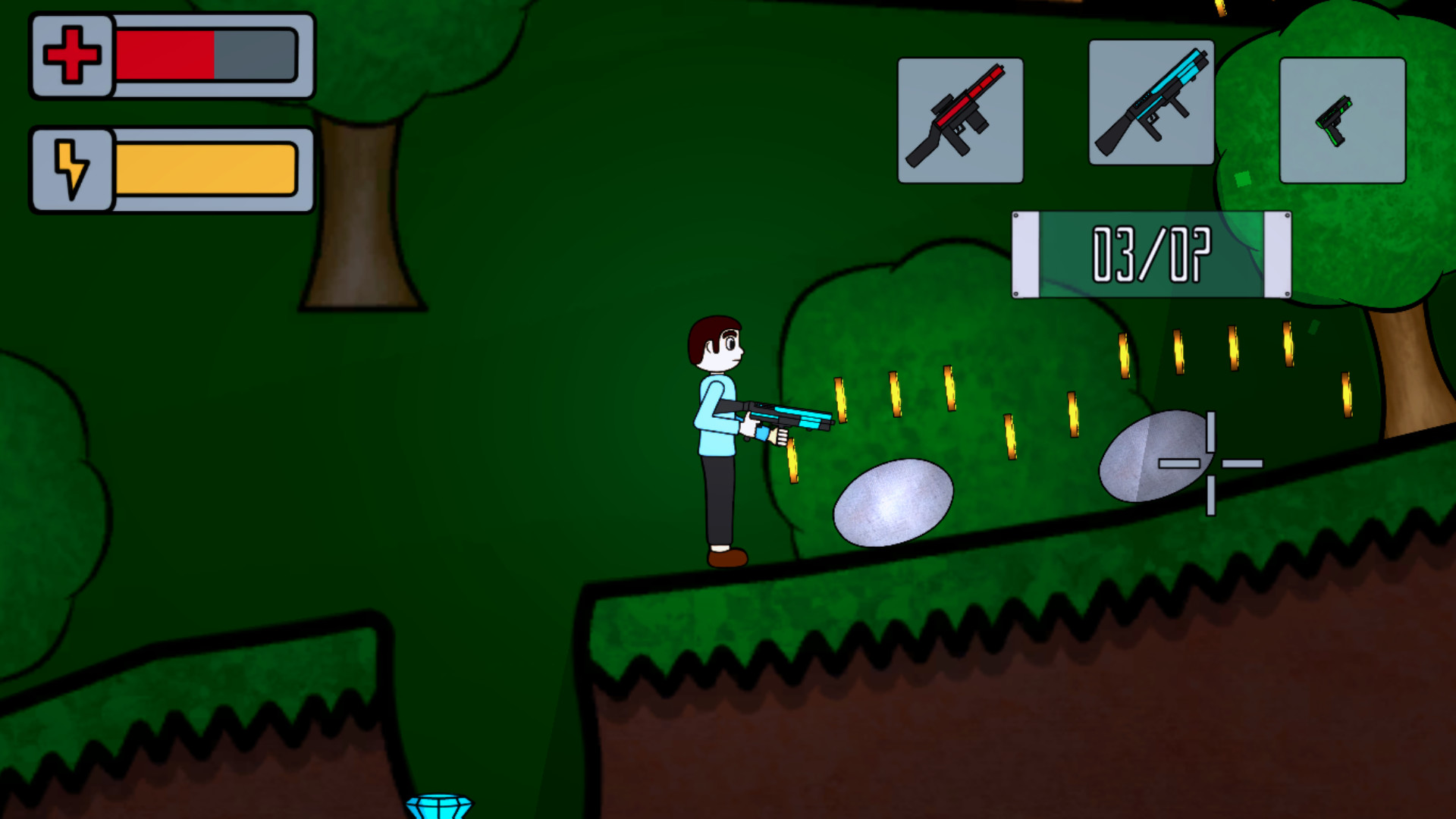Viewport: 1456px width, 819px height.
Task: Click the large gray boulder on the ledge
Action: [891, 504]
